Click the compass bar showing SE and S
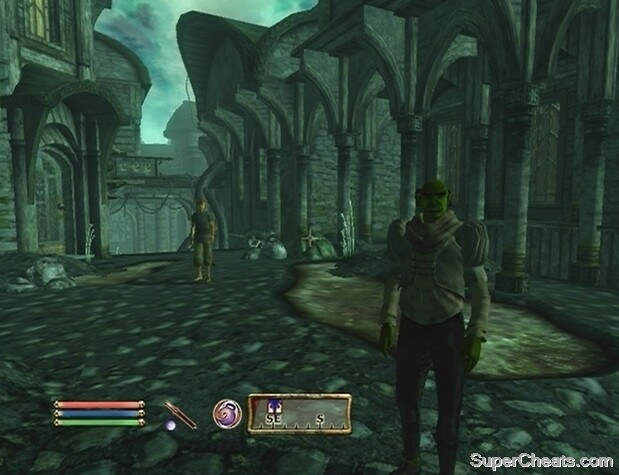 (x=300, y=413)
